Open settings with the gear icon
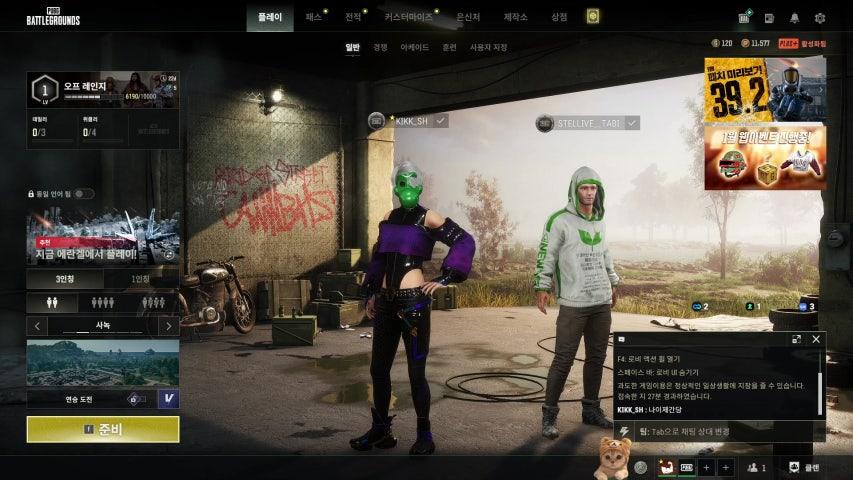Viewport: 853px width, 480px height. 820,18
